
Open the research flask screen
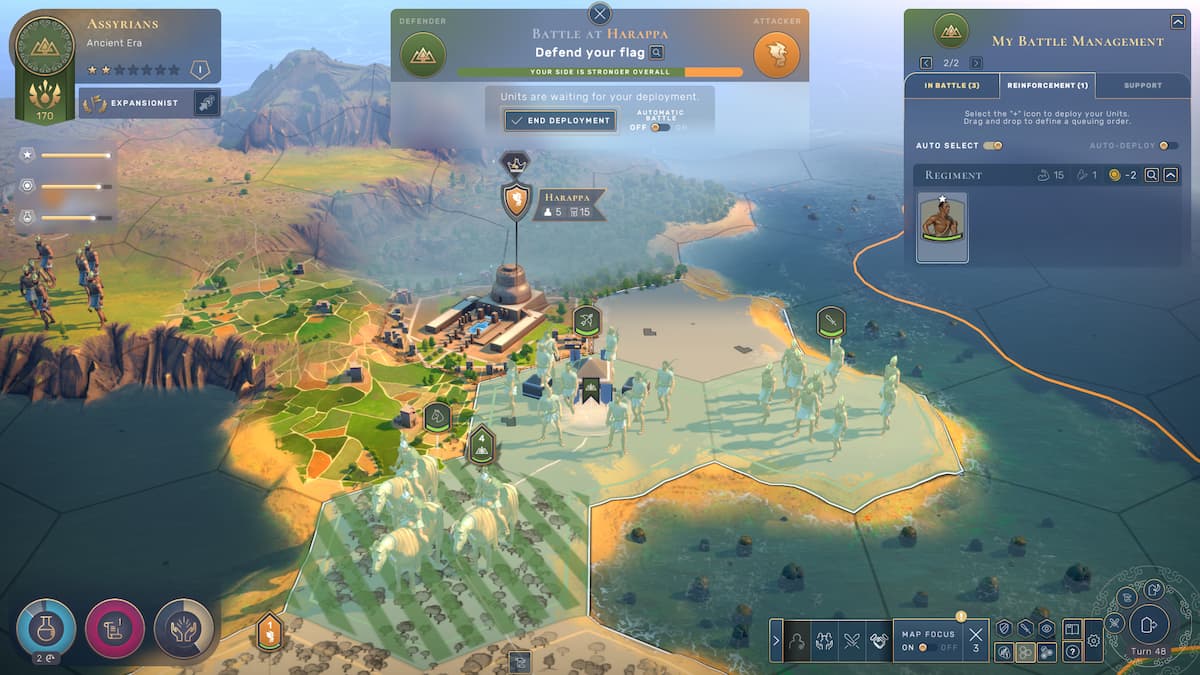45,627
